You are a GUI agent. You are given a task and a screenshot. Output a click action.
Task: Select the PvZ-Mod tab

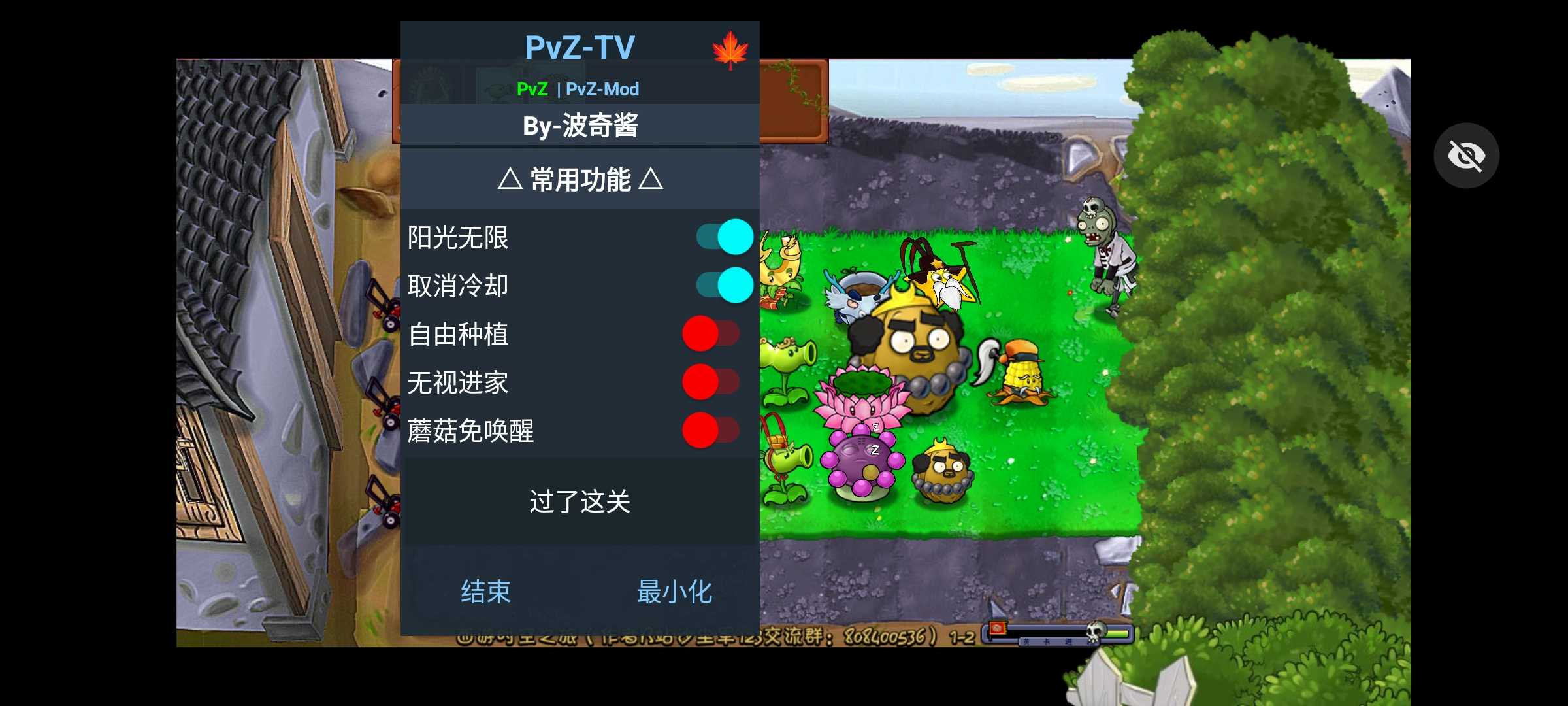(604, 89)
